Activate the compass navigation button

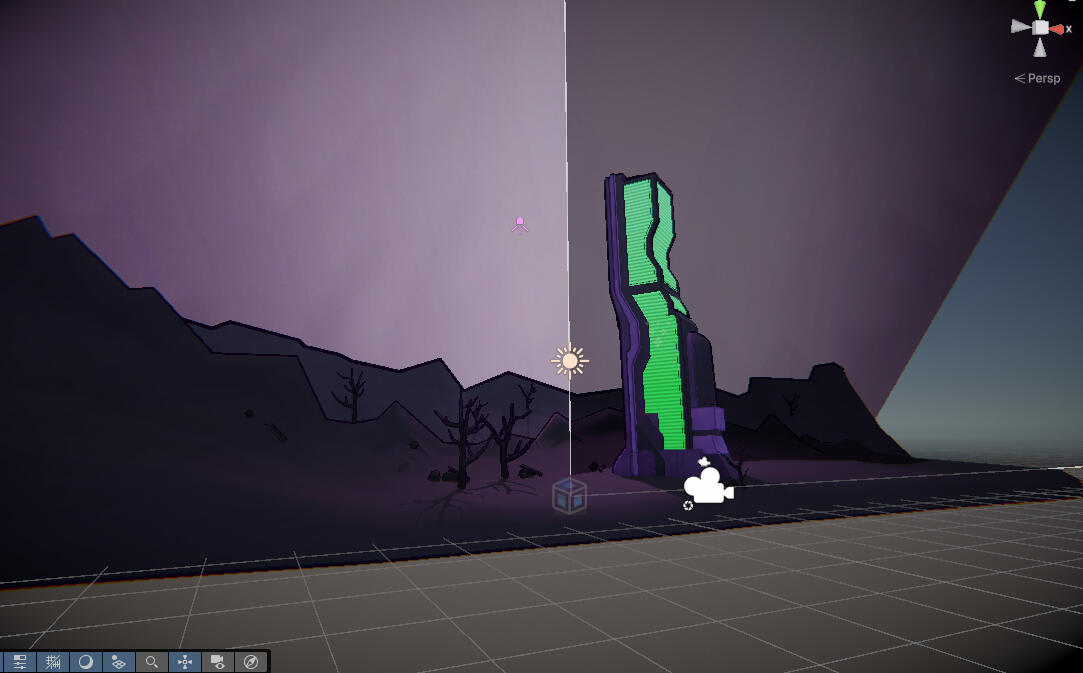pos(251,662)
